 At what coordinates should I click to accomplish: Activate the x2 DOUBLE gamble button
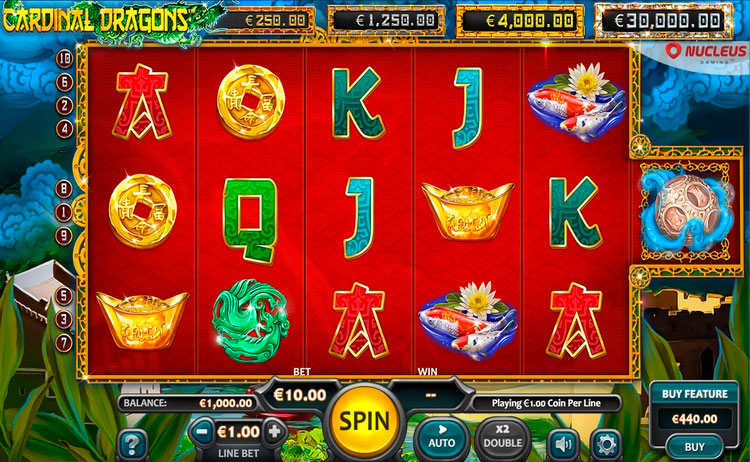(502, 436)
